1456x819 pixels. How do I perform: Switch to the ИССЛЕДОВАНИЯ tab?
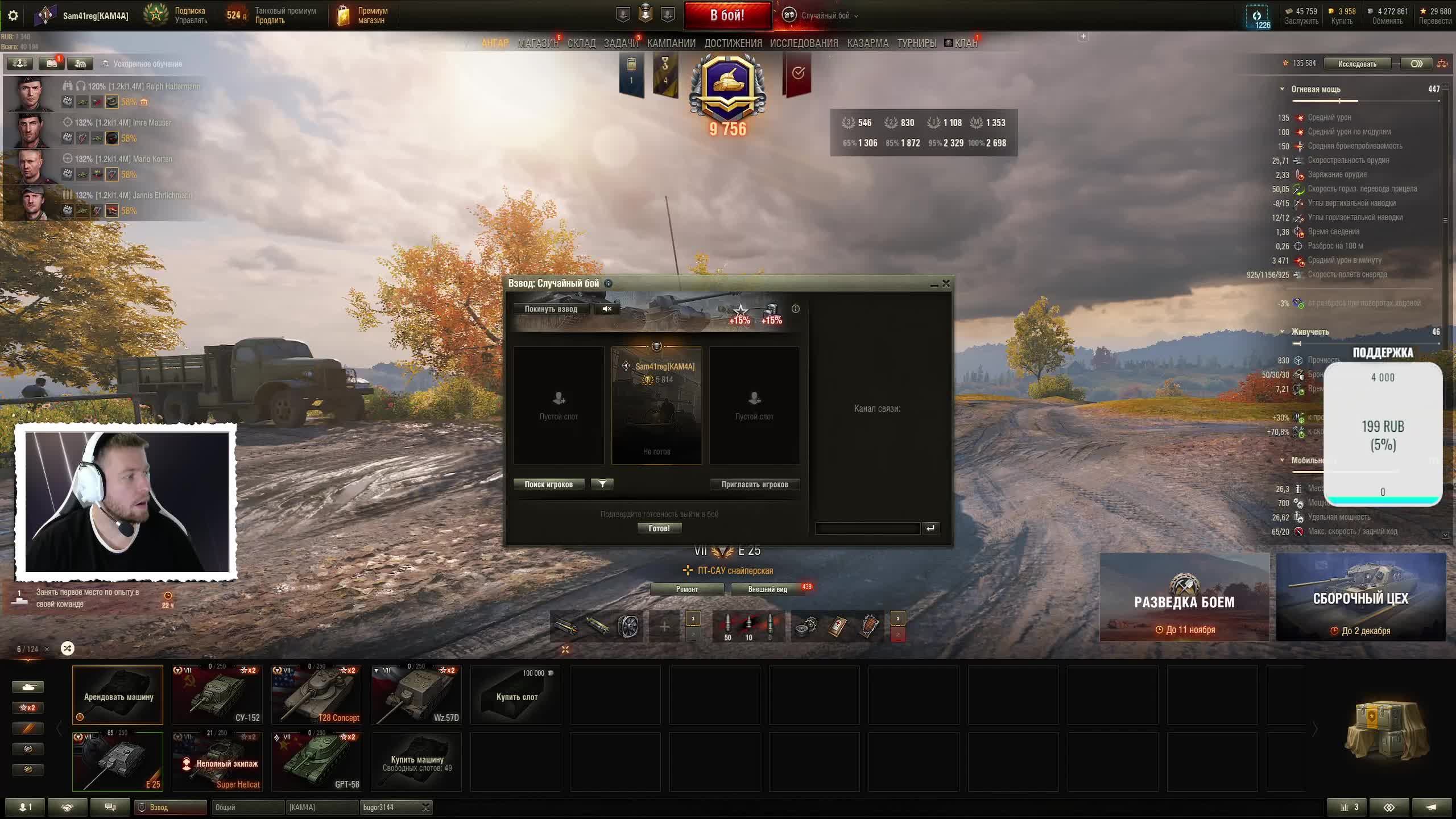[x=804, y=43]
